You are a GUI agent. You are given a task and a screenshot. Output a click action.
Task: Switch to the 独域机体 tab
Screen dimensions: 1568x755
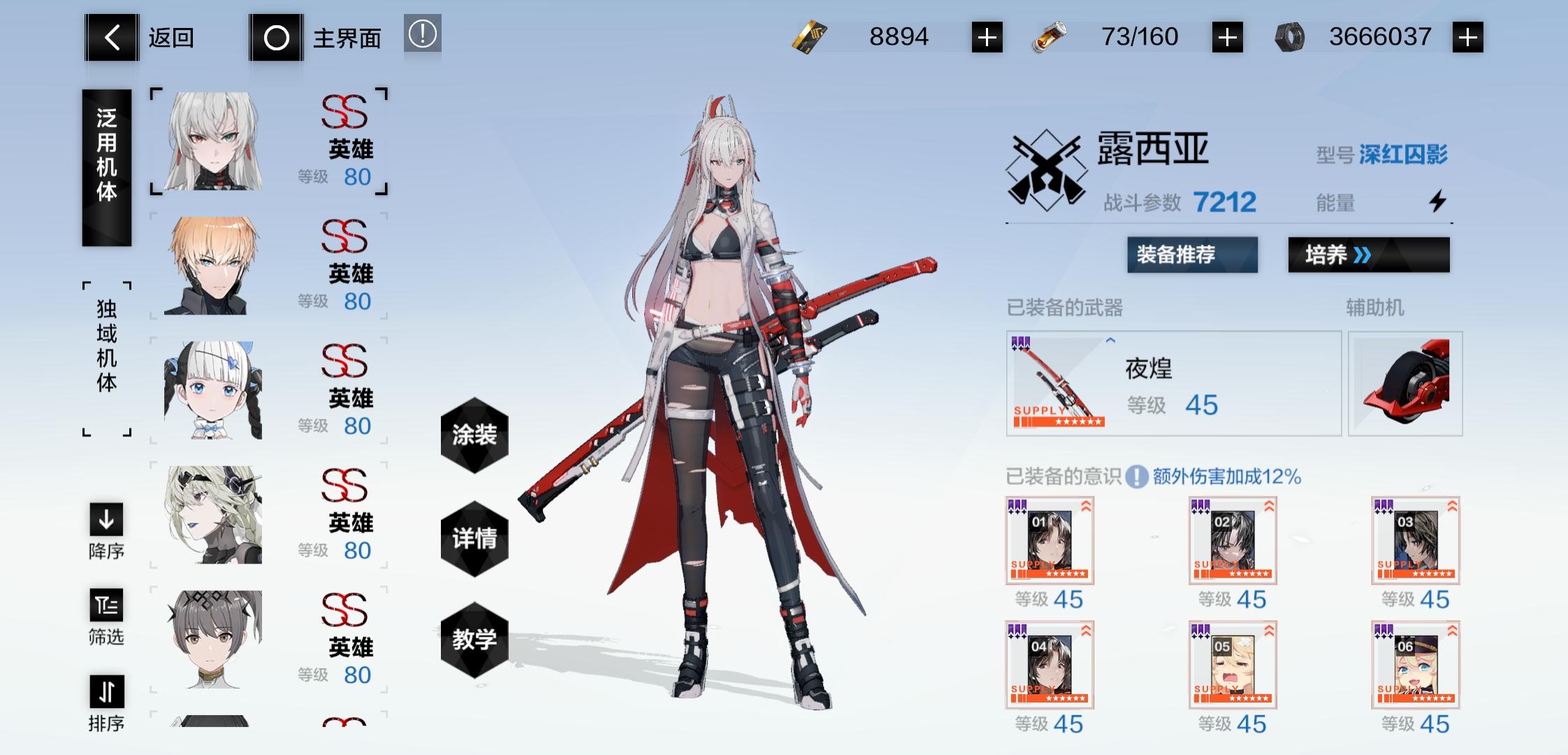pyautogui.click(x=106, y=357)
